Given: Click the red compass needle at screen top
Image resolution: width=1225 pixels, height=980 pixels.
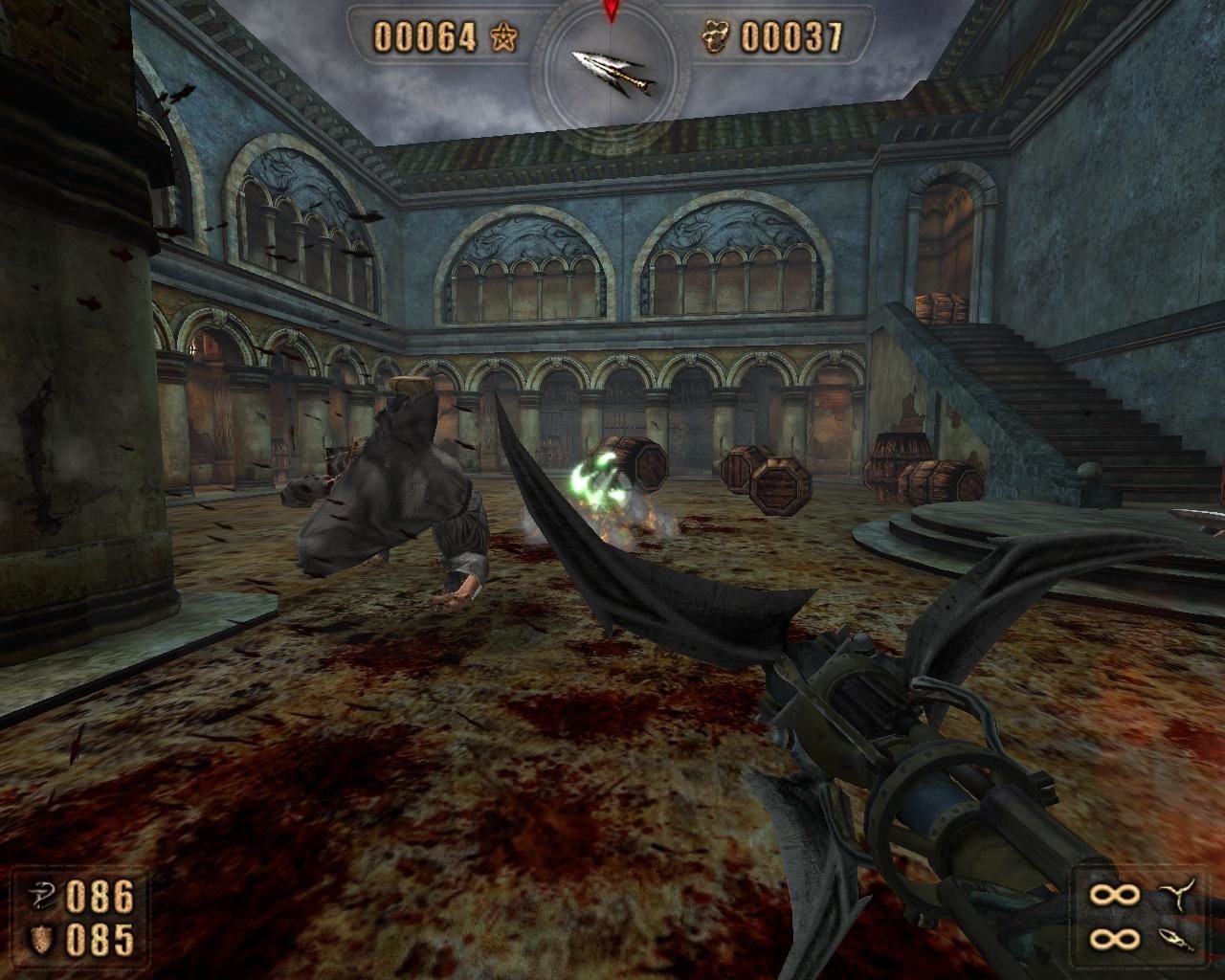Looking at the screenshot, I should click(x=610, y=11).
